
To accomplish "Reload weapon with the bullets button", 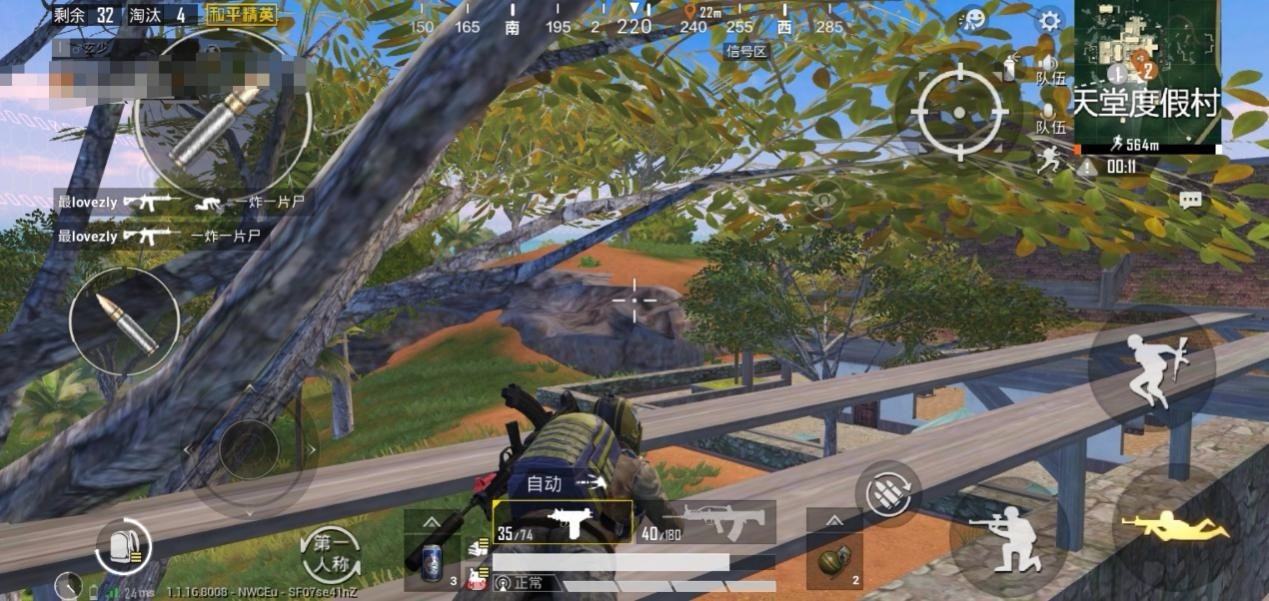I will pos(888,493).
